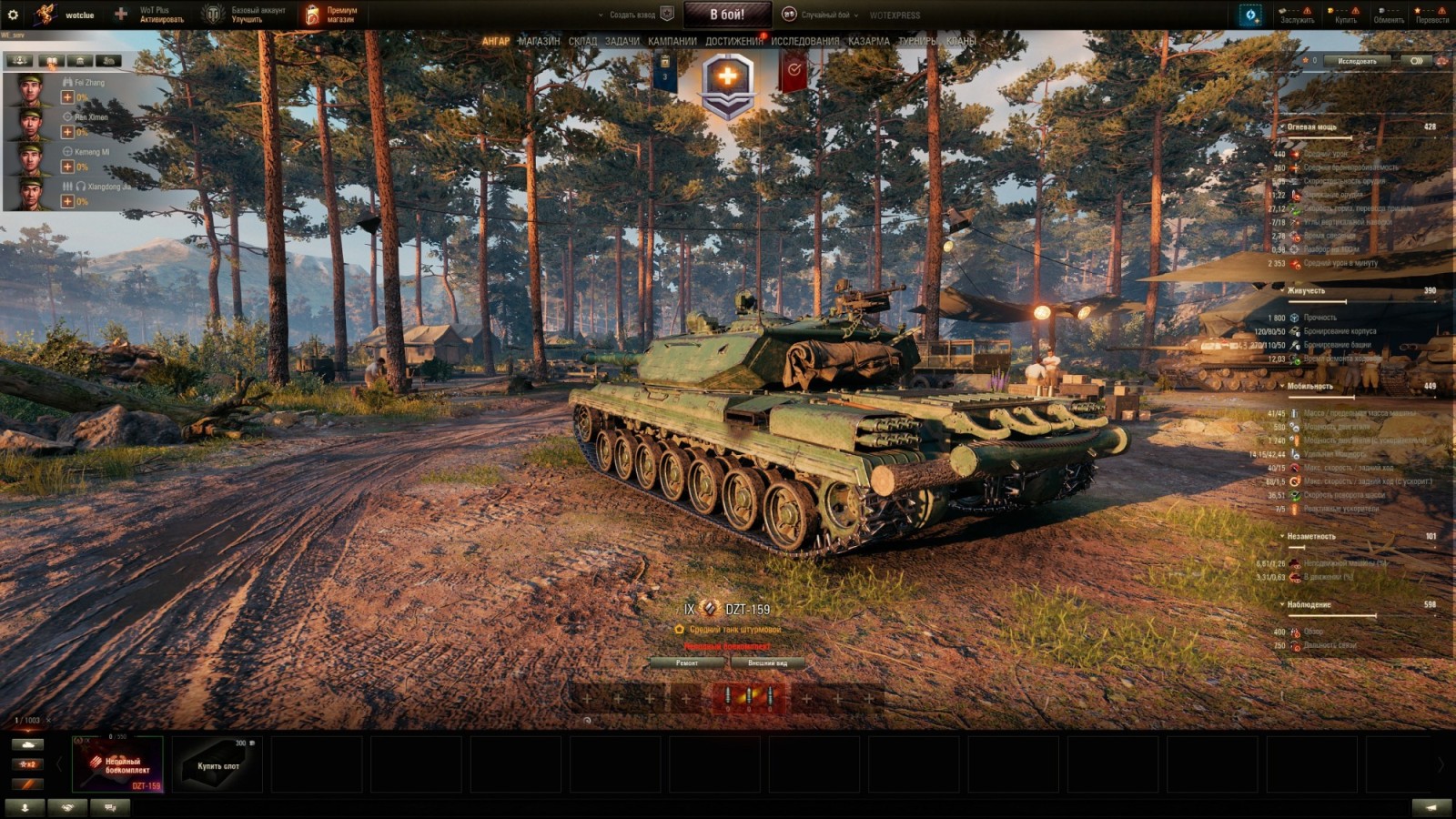This screenshot has height=819, width=1456.
Task: Select the DZT-159 tank in the carousel
Action: (x=118, y=764)
